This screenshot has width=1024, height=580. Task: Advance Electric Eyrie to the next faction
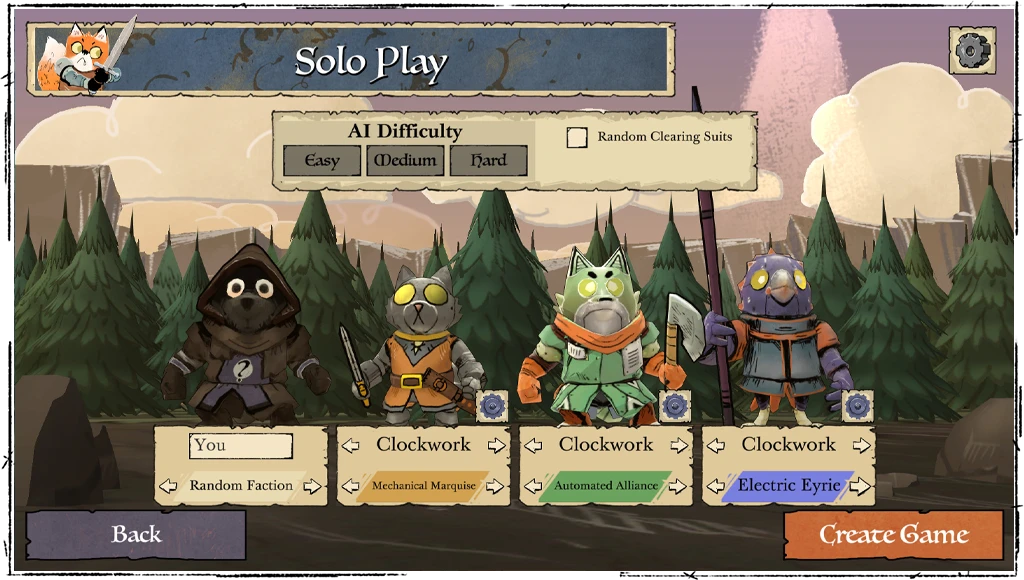859,487
